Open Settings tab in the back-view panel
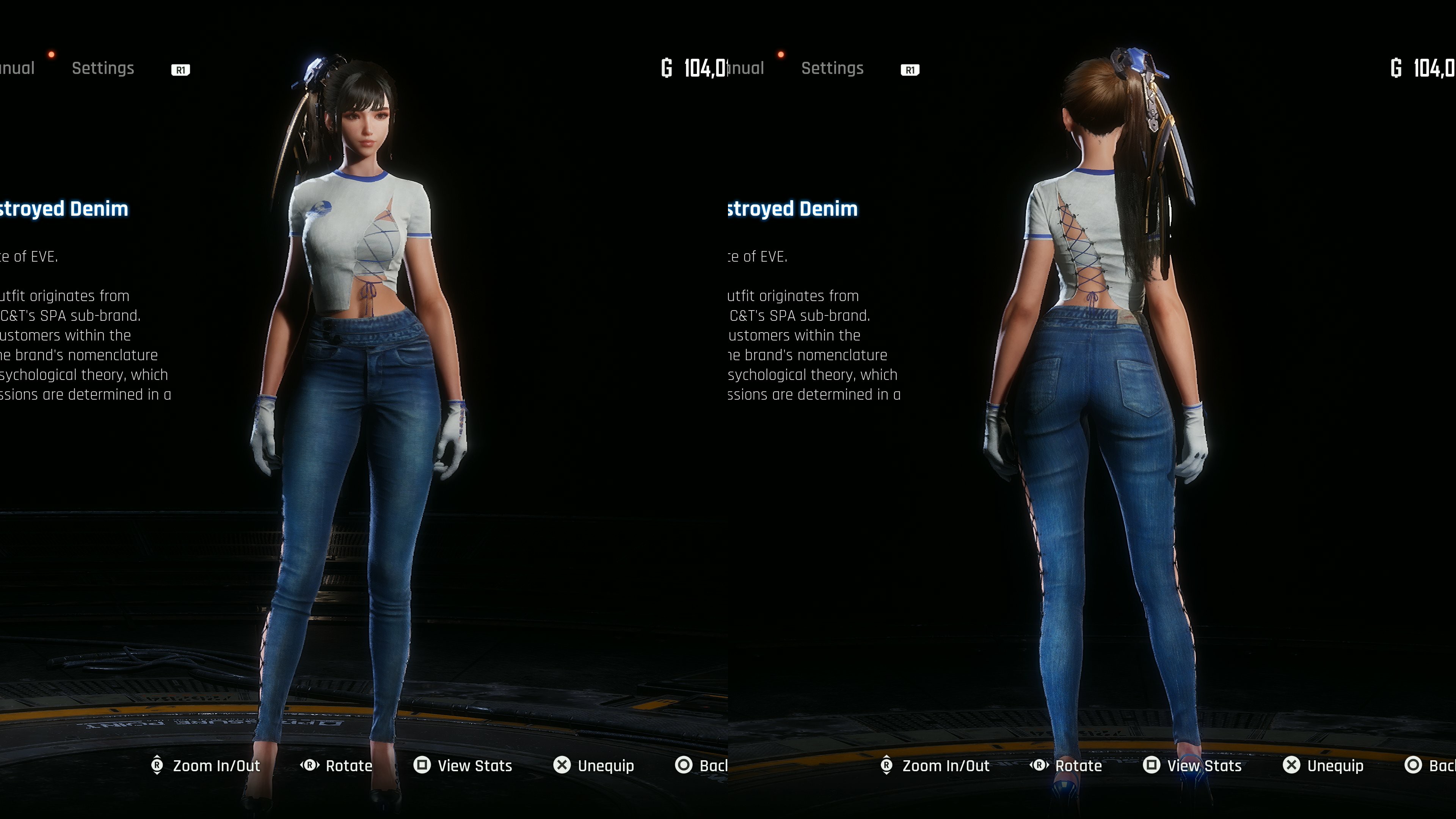The width and height of the screenshot is (1456, 819). tap(832, 68)
